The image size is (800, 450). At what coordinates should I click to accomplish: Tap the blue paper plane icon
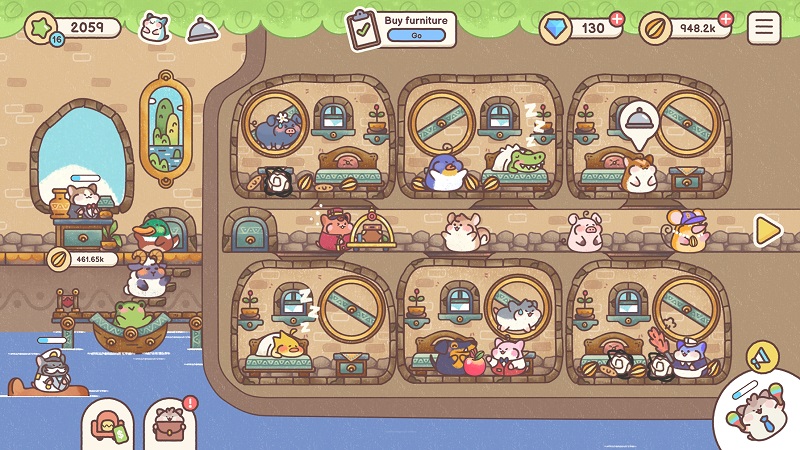pyautogui.click(x=762, y=357)
